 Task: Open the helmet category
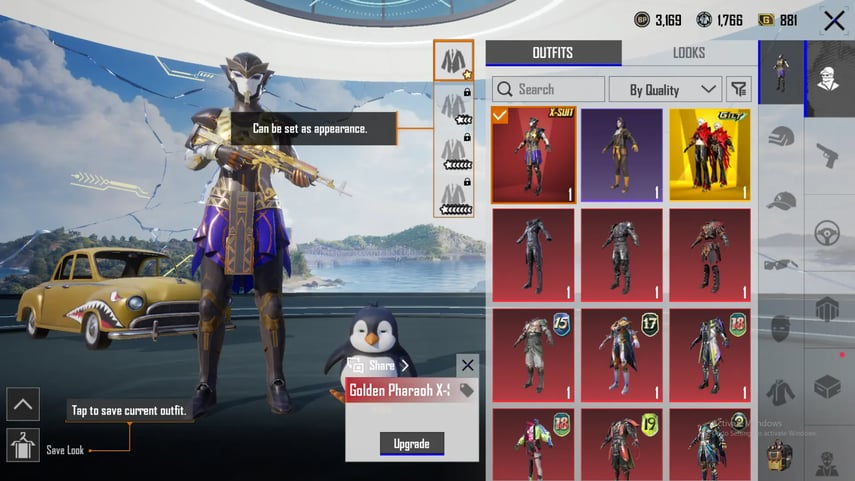click(x=781, y=136)
